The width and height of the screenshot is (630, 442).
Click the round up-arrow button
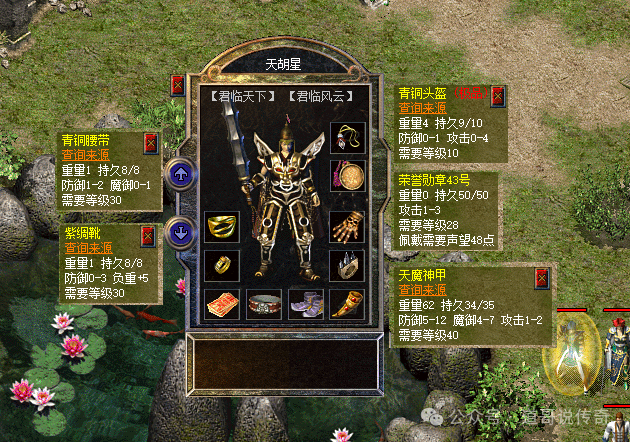point(180,174)
